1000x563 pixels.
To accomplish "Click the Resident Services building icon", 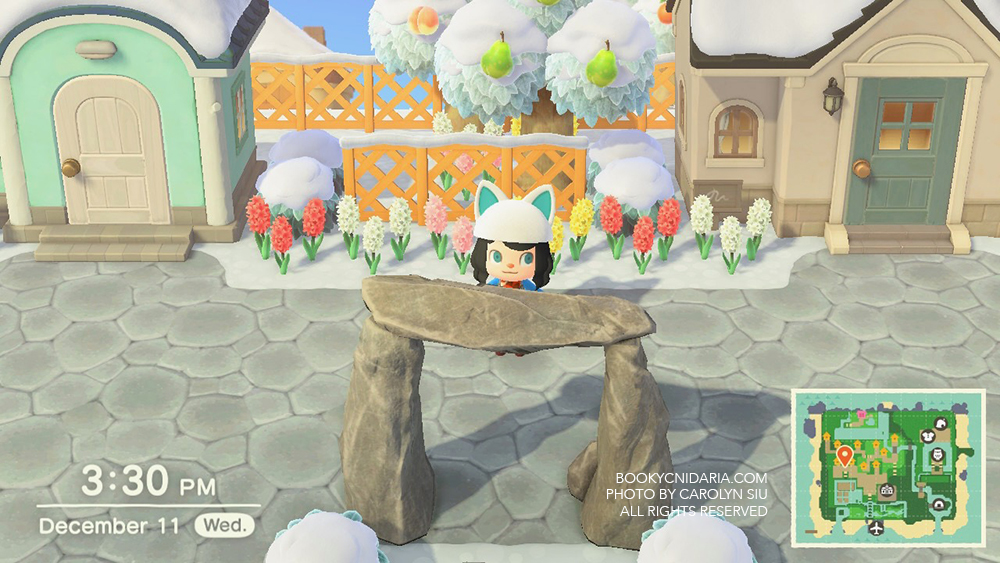I will pyautogui.click(x=886, y=491).
